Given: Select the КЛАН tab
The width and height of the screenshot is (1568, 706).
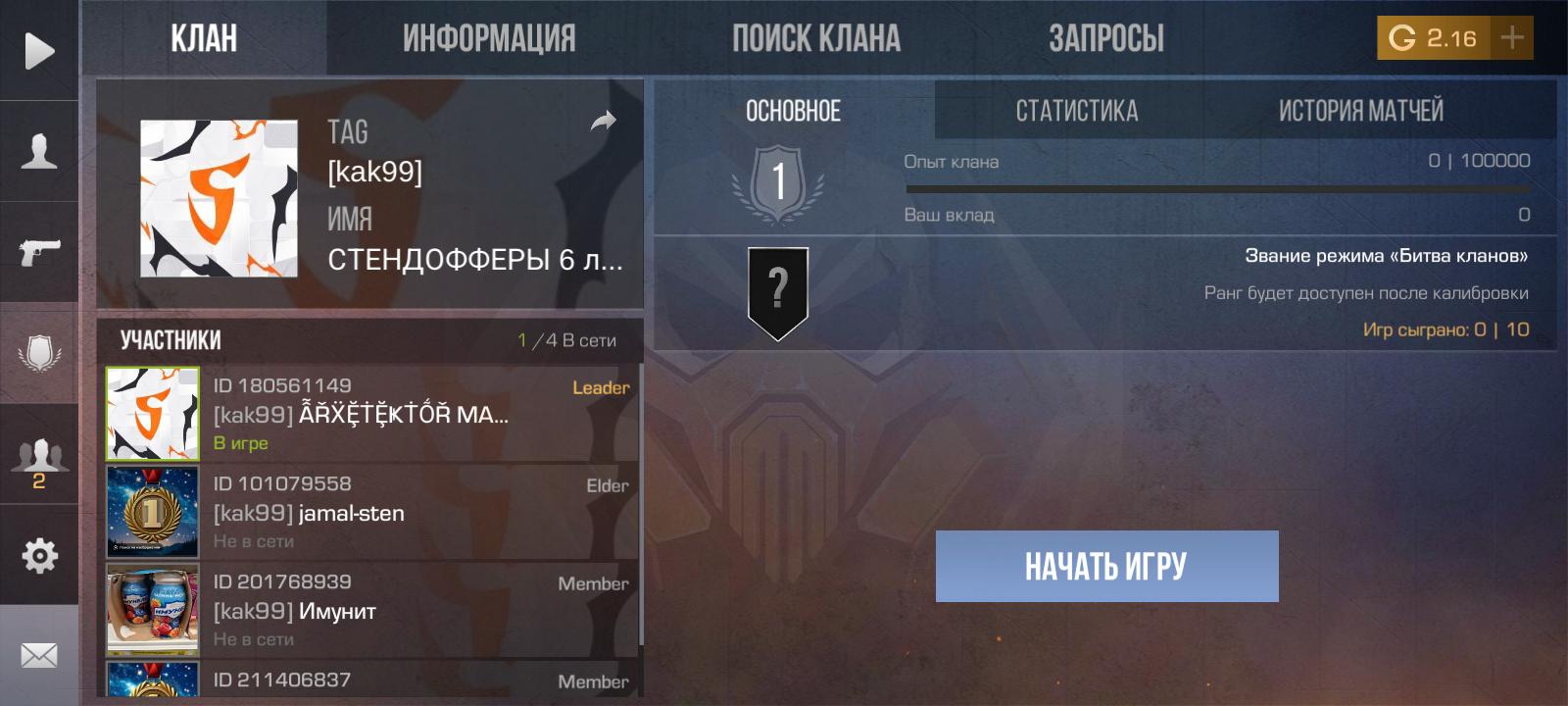Looking at the screenshot, I should tap(204, 38).
